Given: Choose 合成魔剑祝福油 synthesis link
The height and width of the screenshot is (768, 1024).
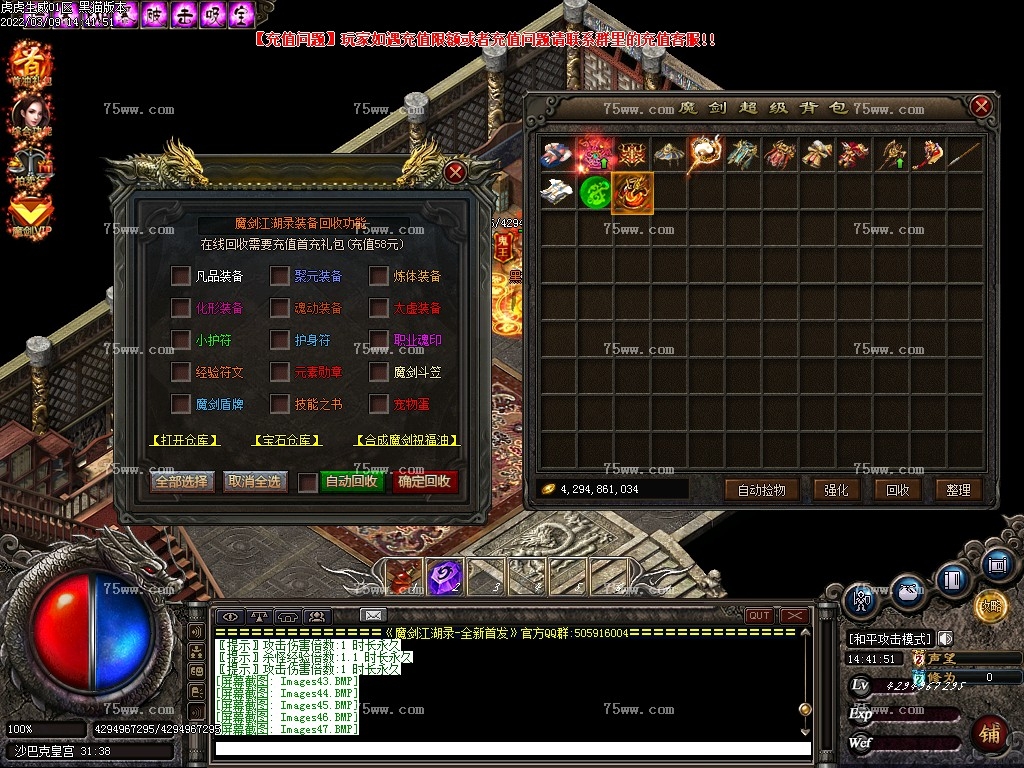Looking at the screenshot, I should coord(405,440).
